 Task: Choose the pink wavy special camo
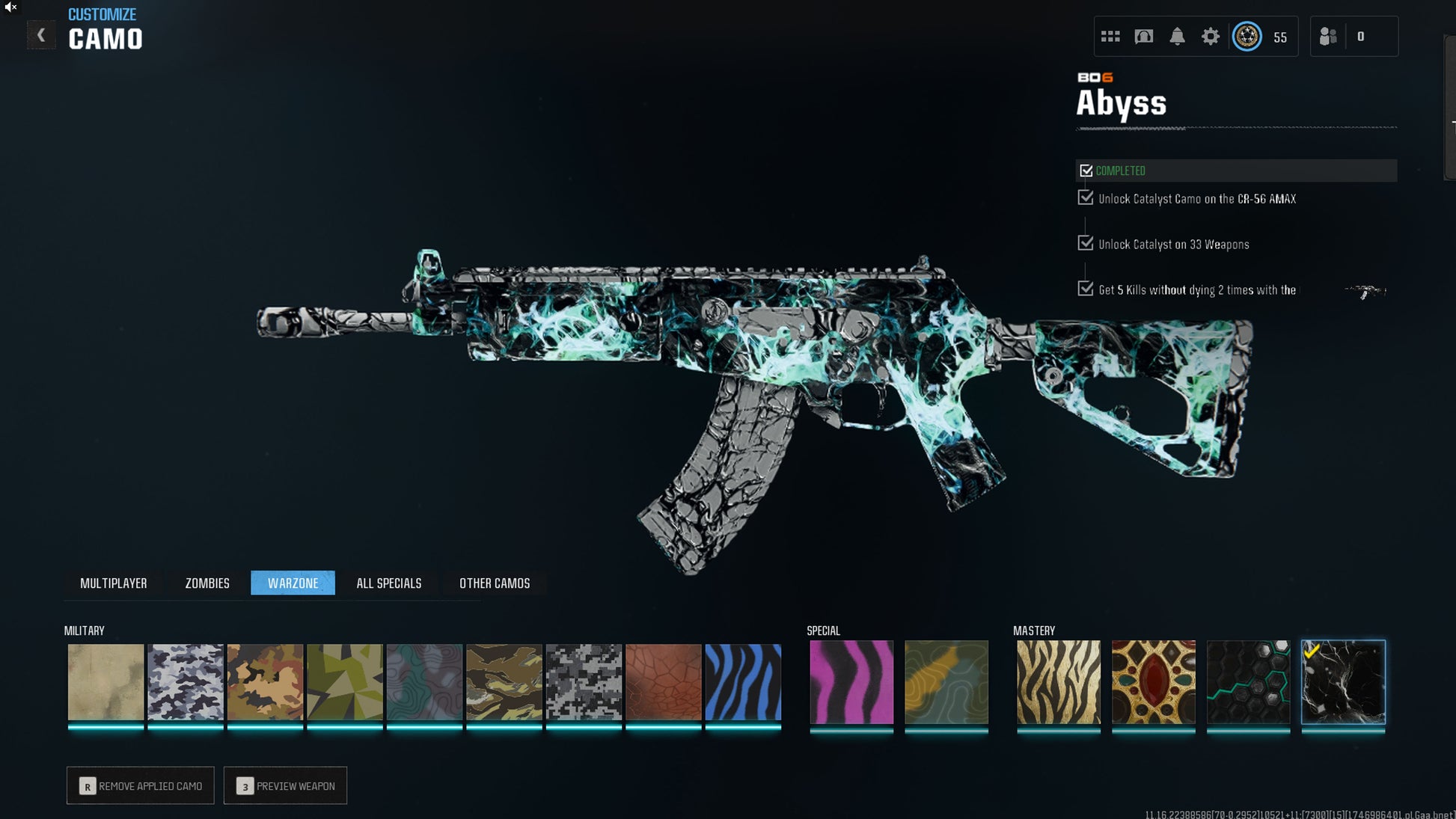[x=851, y=682]
